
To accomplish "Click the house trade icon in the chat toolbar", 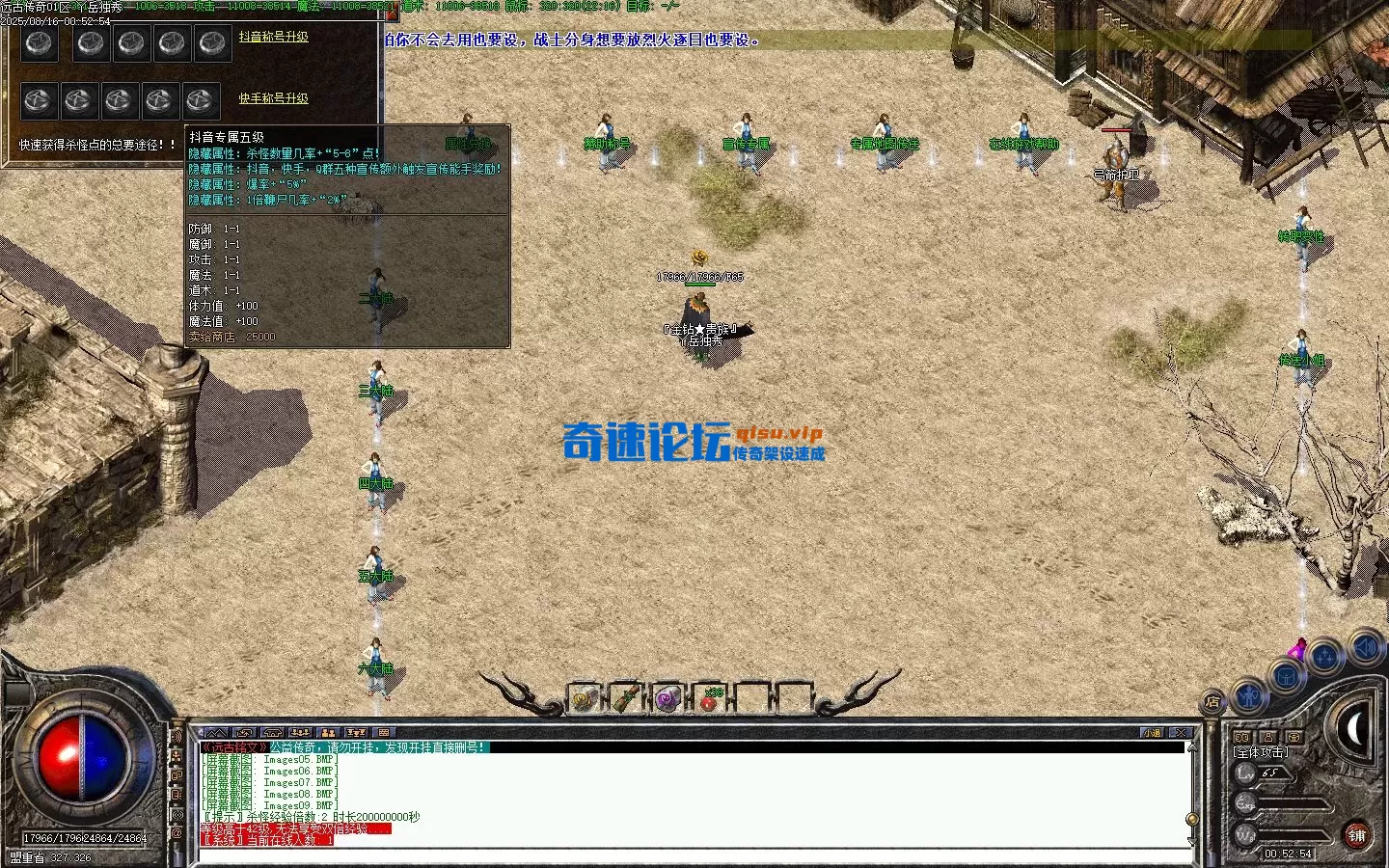I will (x=272, y=733).
